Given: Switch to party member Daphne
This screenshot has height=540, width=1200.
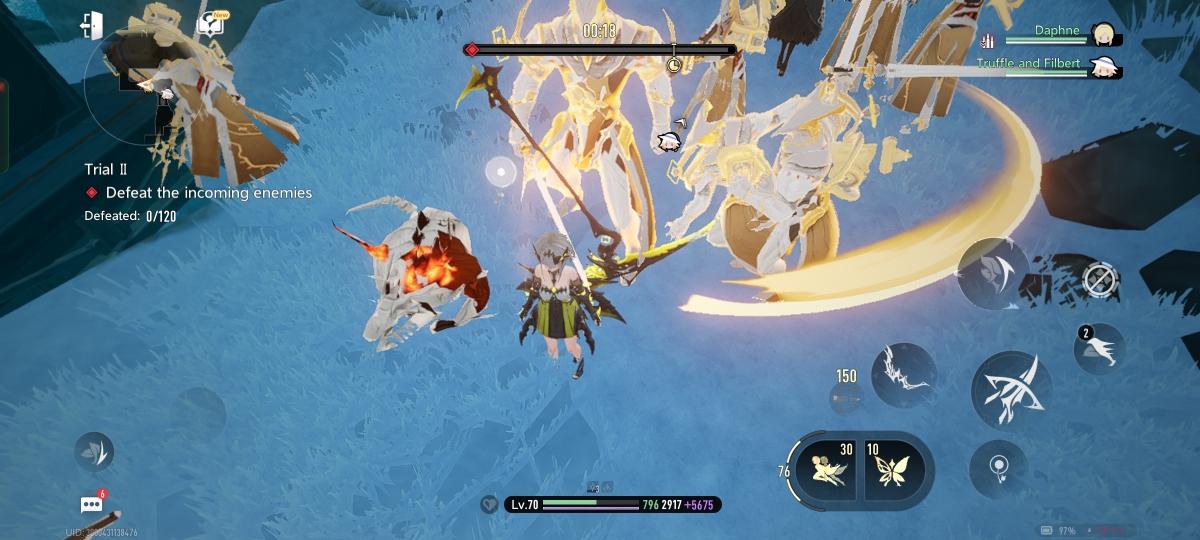Looking at the screenshot, I should (1103, 34).
